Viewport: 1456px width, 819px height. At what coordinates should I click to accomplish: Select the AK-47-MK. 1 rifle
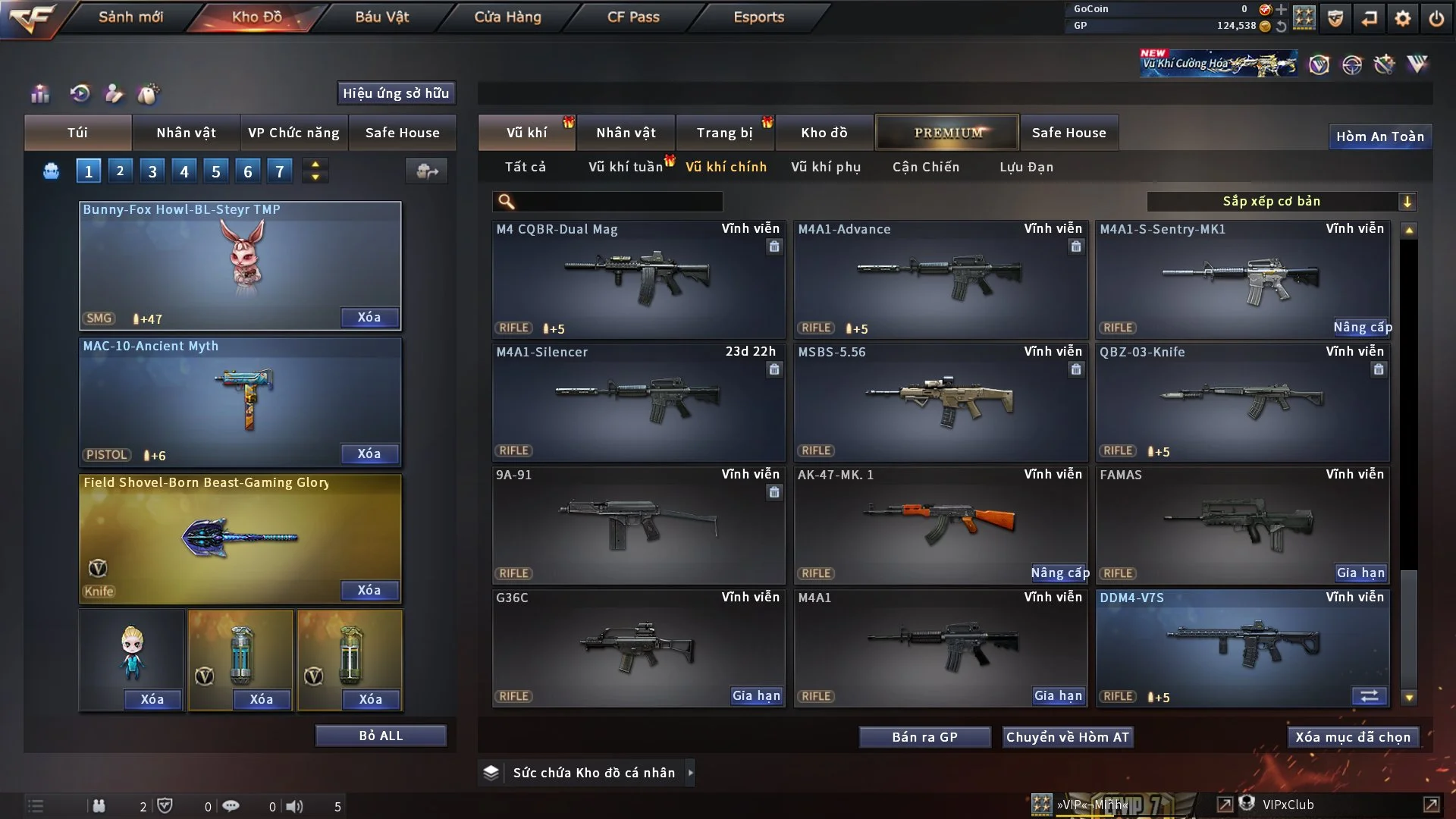[940, 525]
